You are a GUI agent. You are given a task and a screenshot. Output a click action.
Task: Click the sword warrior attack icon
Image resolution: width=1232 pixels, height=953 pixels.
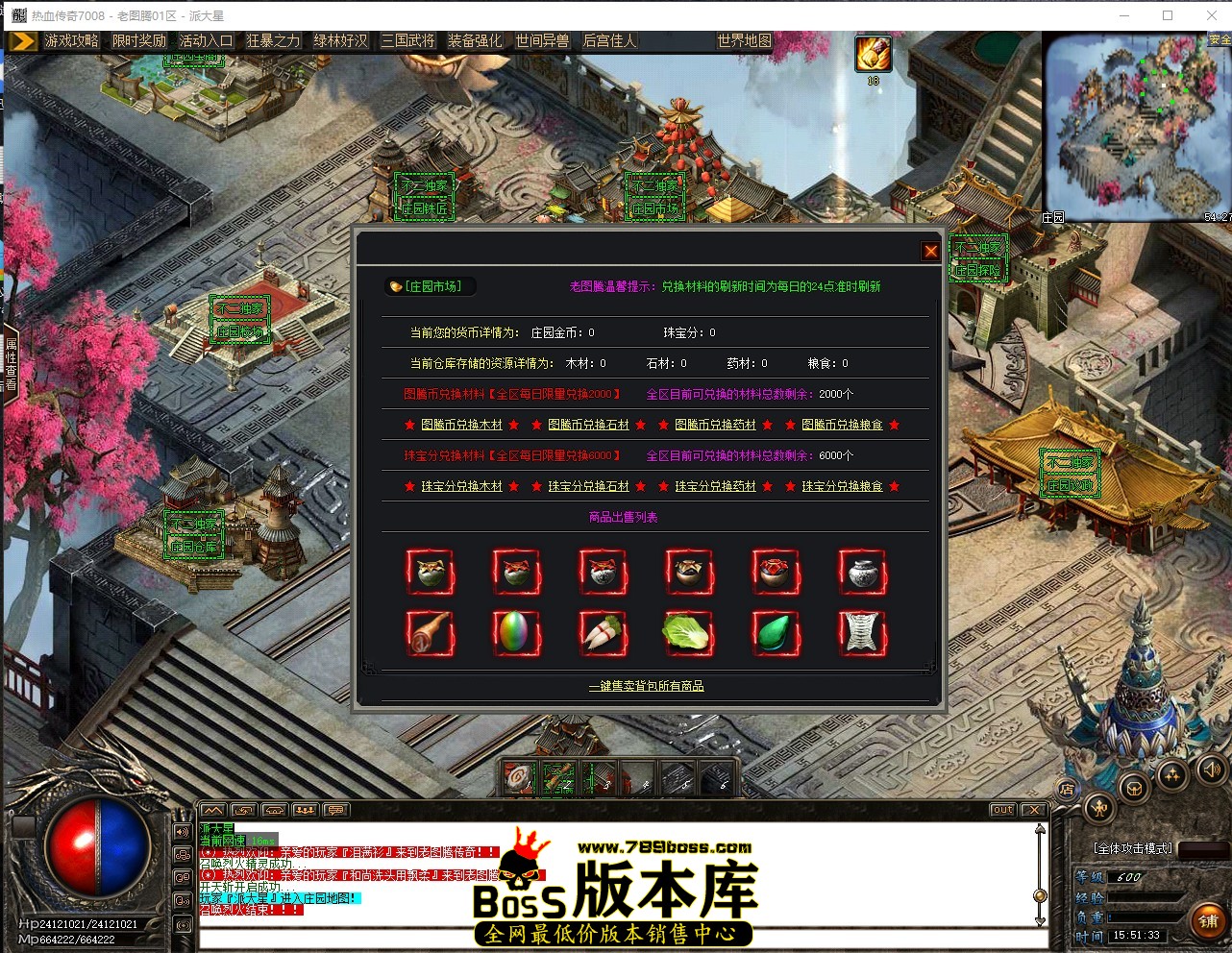pos(1099,809)
